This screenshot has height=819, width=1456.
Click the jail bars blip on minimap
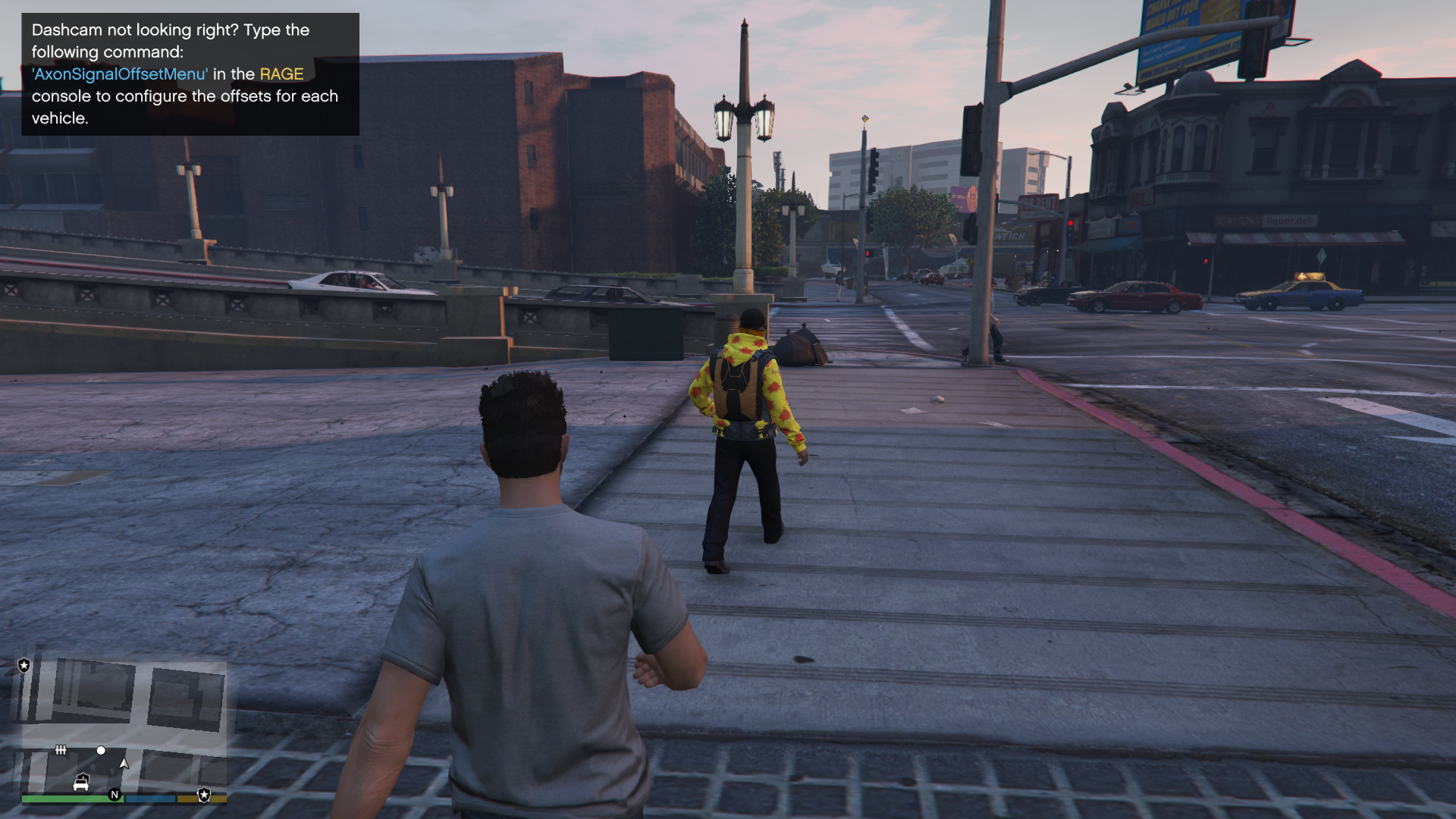[x=61, y=750]
